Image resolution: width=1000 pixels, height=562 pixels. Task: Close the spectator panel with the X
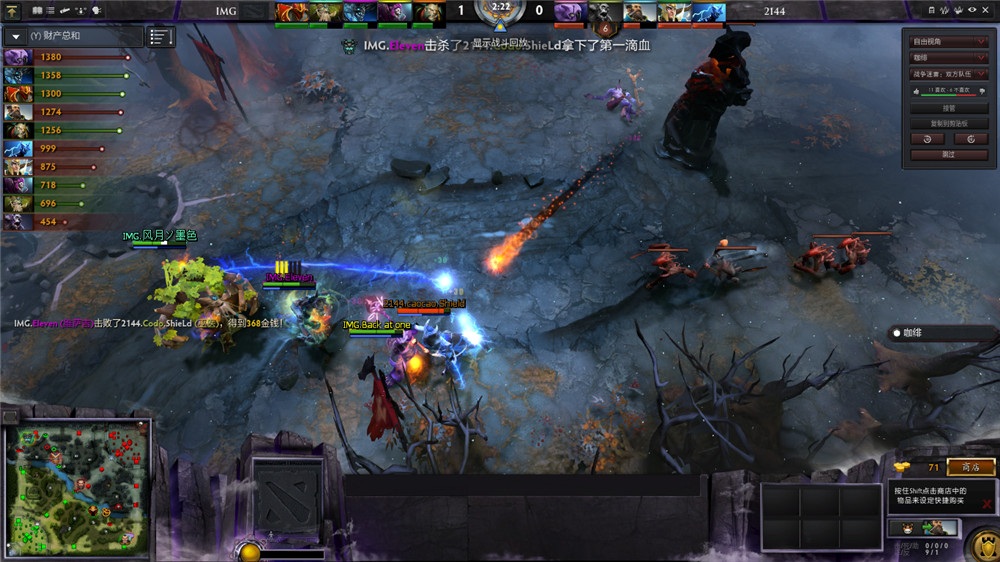click(x=986, y=10)
